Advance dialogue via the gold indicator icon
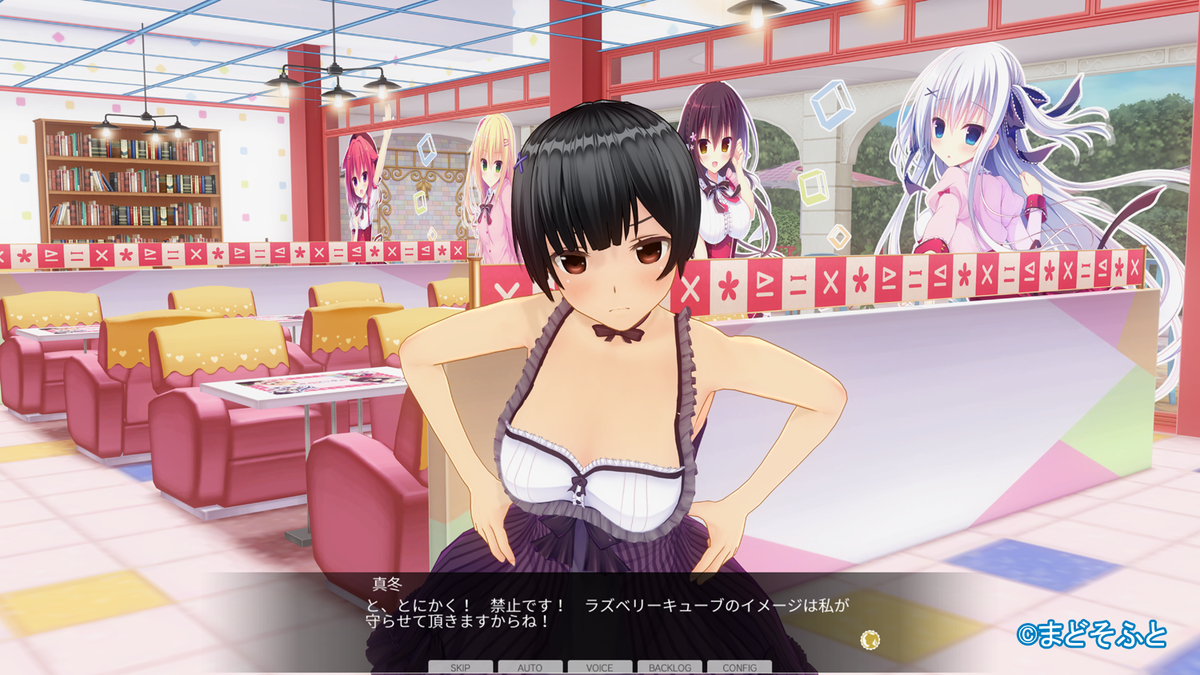1200x675 pixels. pos(871,637)
